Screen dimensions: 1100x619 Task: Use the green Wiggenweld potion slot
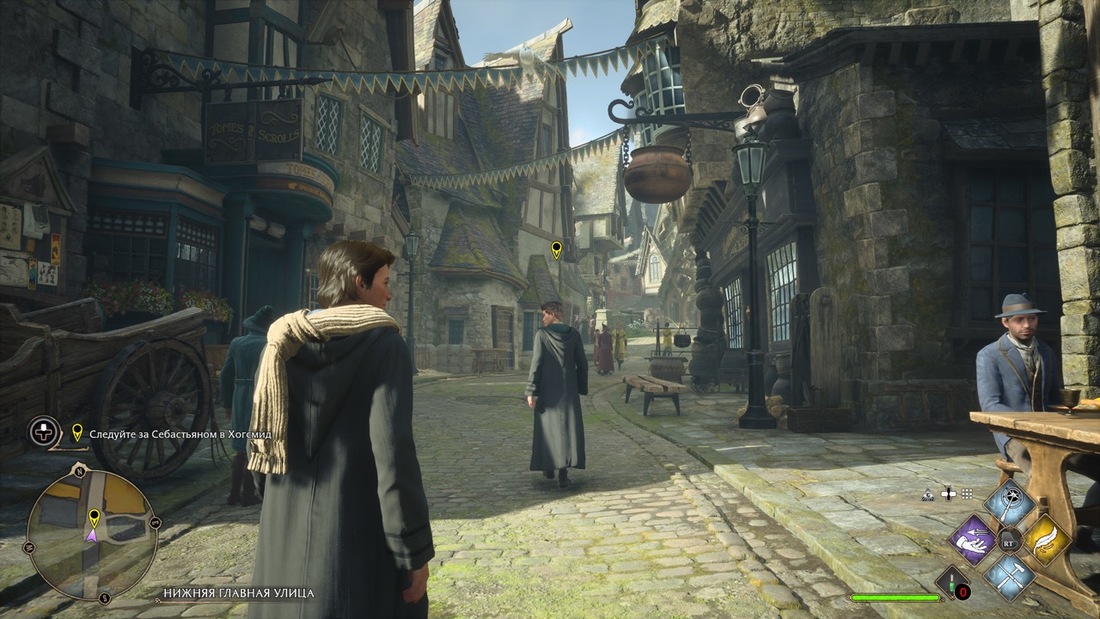953,582
